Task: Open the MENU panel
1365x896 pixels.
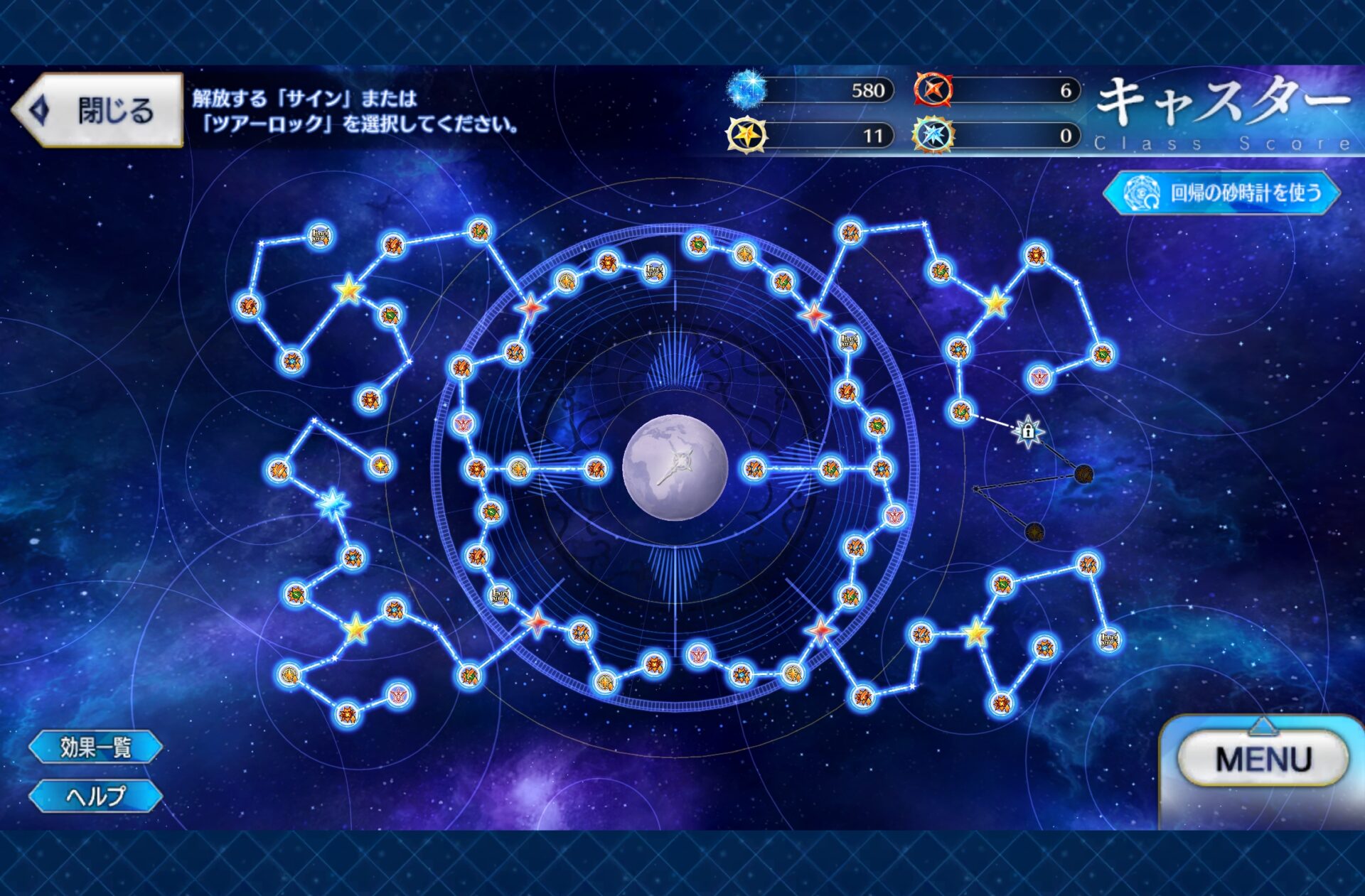Action: [1263, 760]
